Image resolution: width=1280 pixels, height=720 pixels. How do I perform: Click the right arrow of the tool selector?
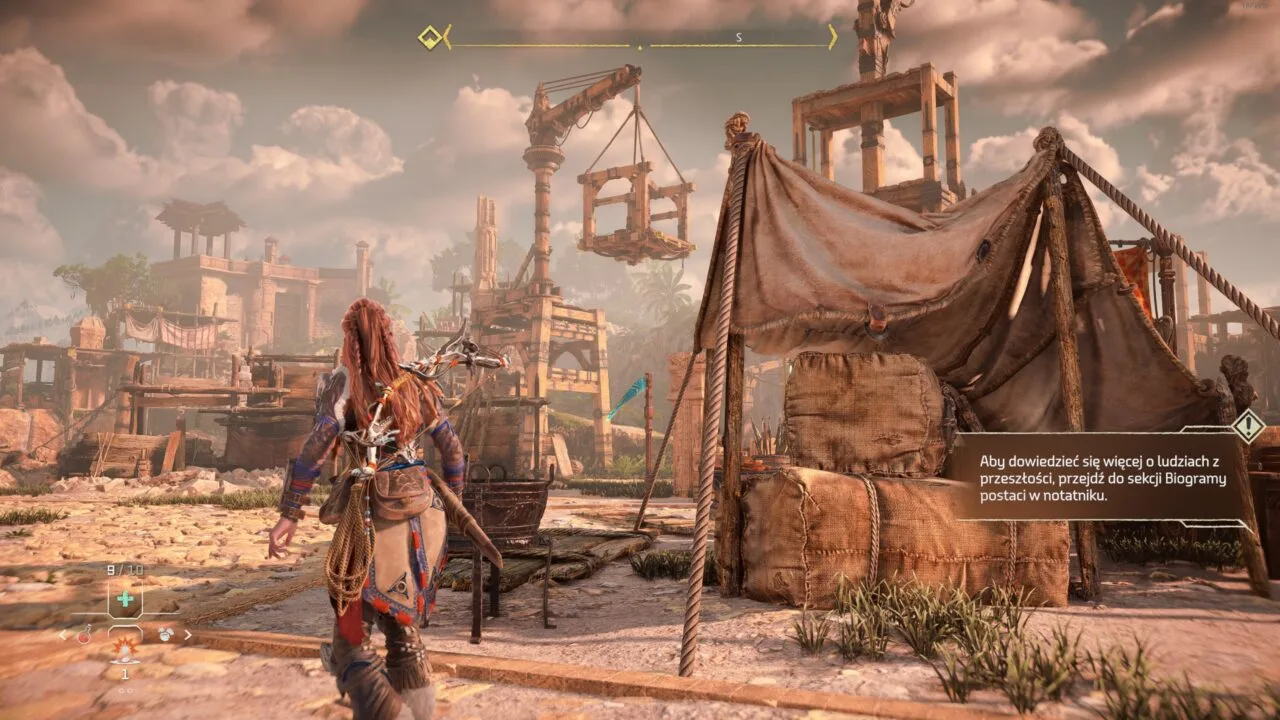(188, 634)
